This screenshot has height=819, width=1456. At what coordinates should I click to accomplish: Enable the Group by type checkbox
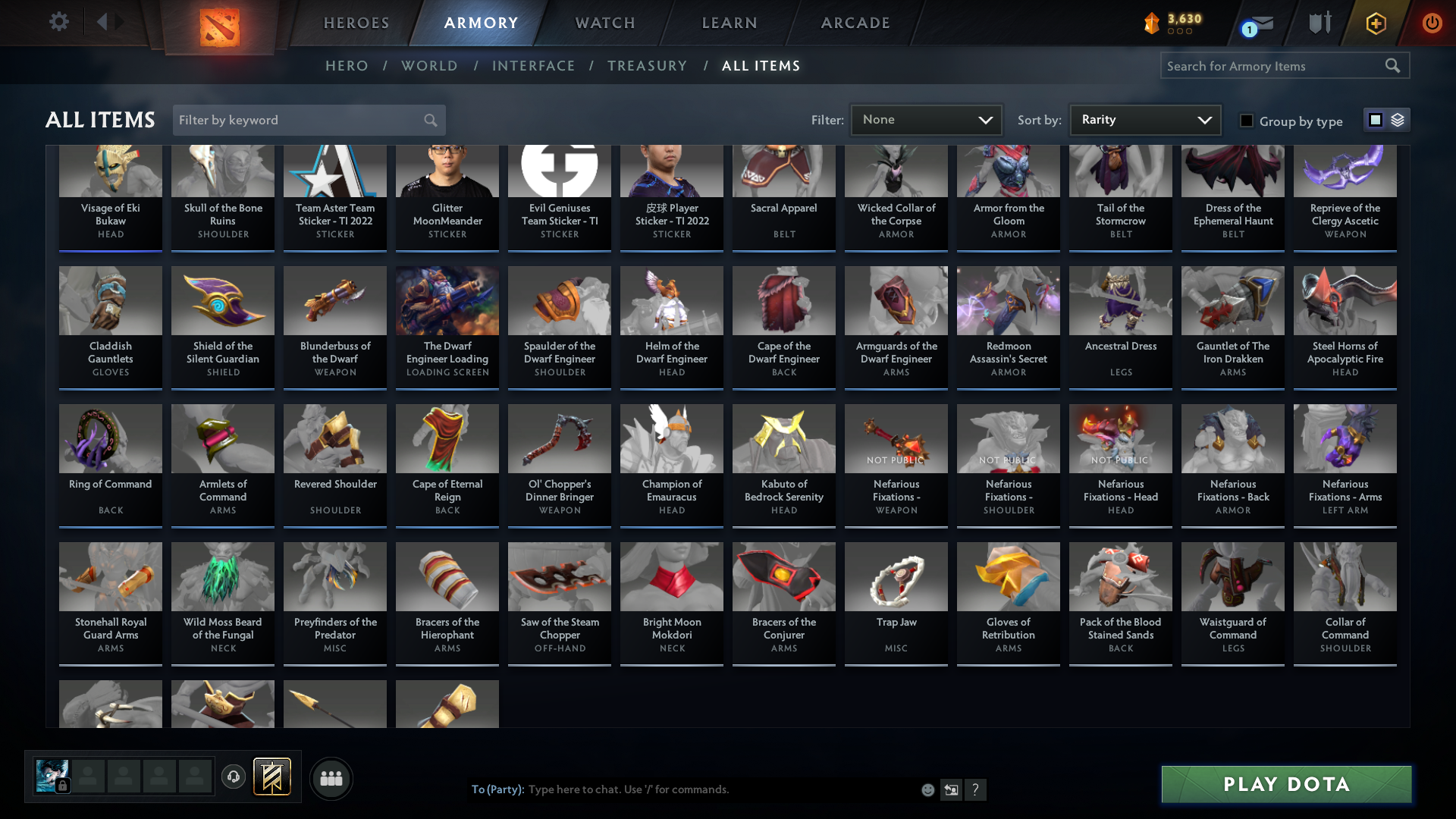1247,121
